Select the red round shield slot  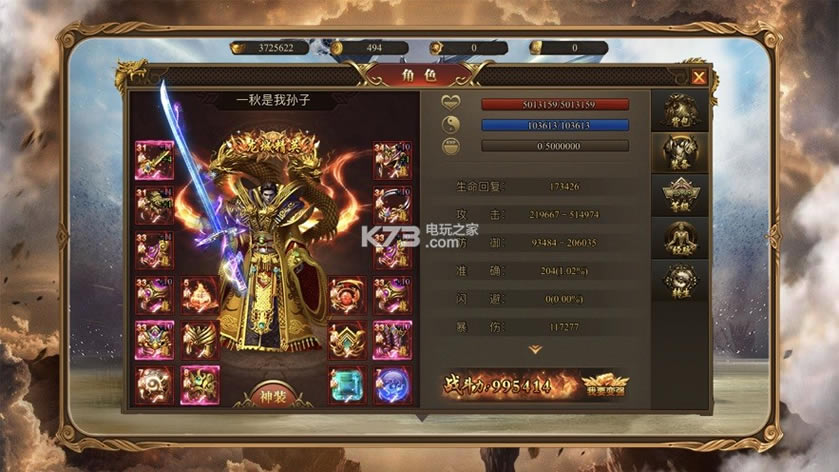pyautogui.click(x=347, y=296)
